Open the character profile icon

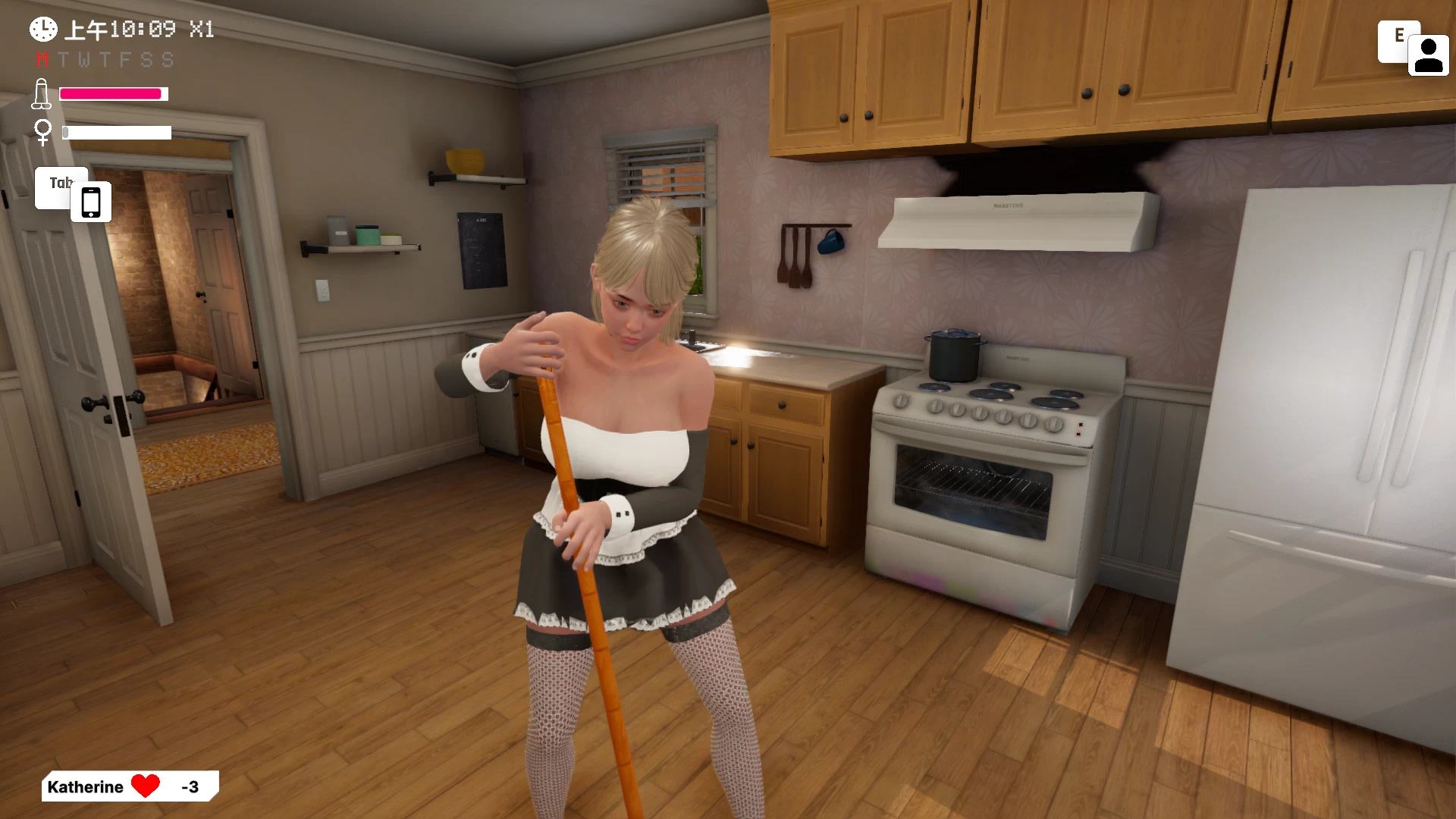click(1428, 55)
